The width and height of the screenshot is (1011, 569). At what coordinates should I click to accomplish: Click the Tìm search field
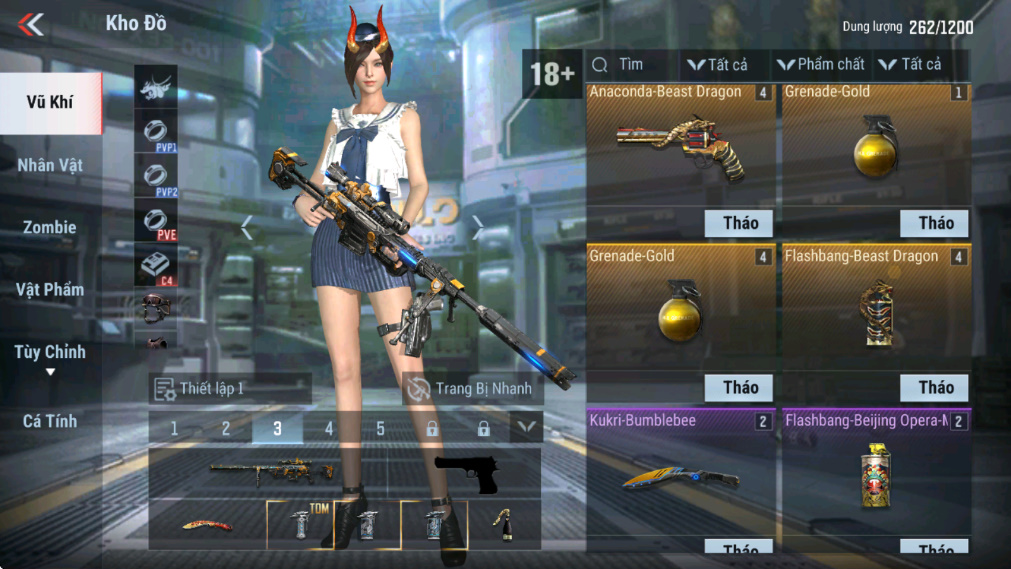pyautogui.click(x=632, y=65)
